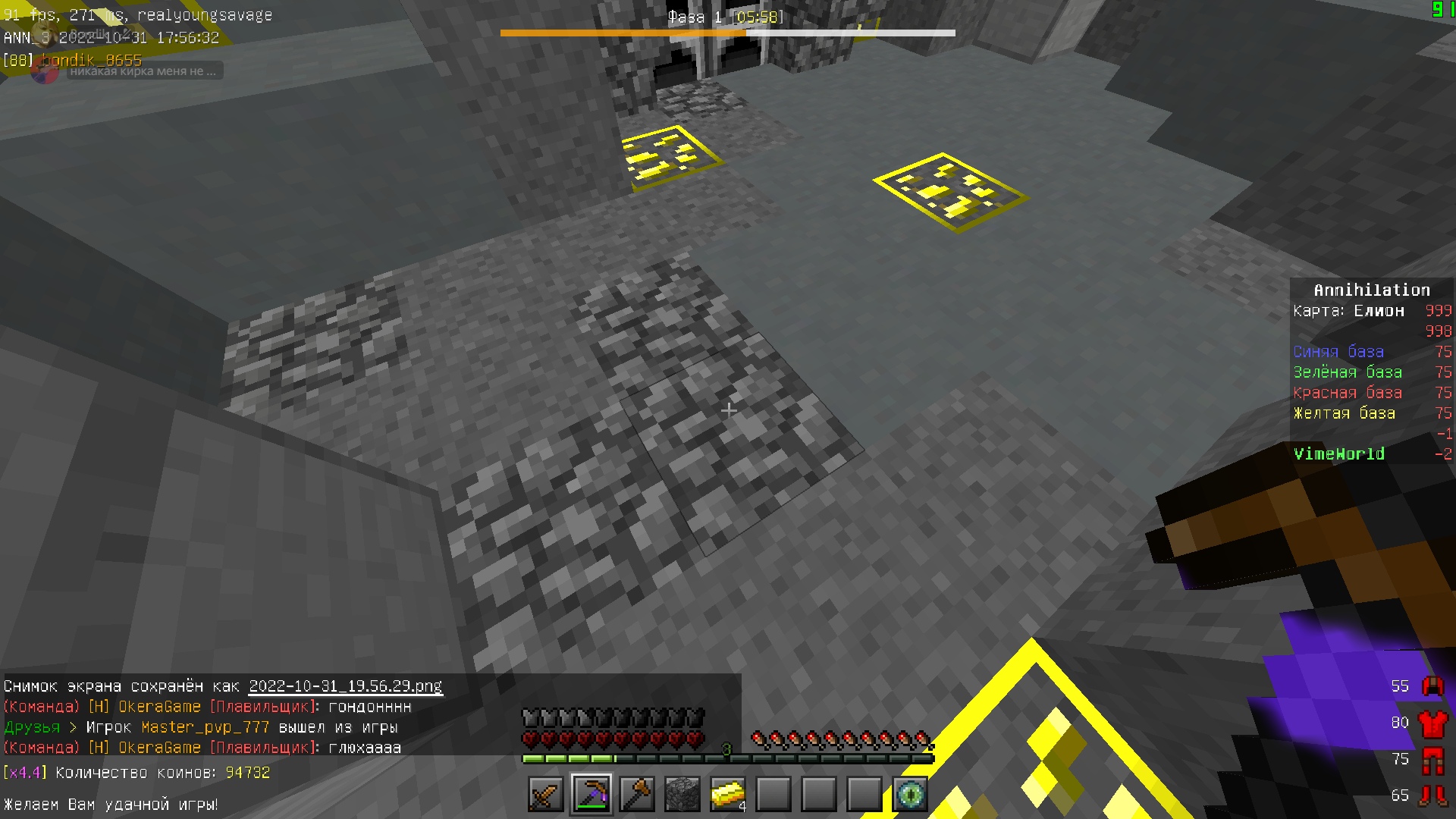1456x819 pixels.
Task: Open the screenshot file 2022-10-31_19.56.29.png link
Action: [345, 686]
